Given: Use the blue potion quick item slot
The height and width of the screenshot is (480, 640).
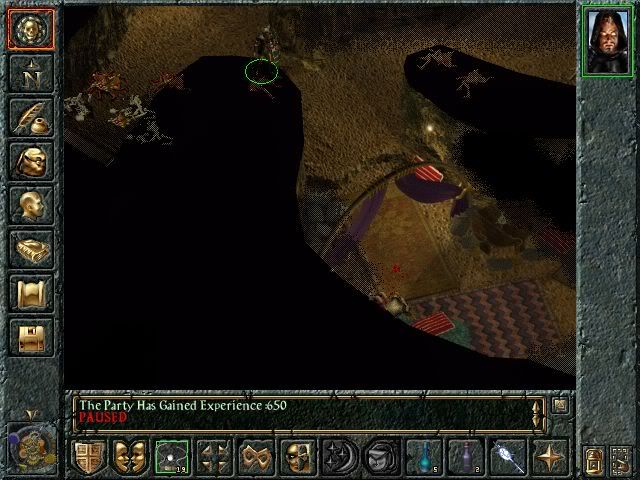Looking at the screenshot, I should (424, 457).
